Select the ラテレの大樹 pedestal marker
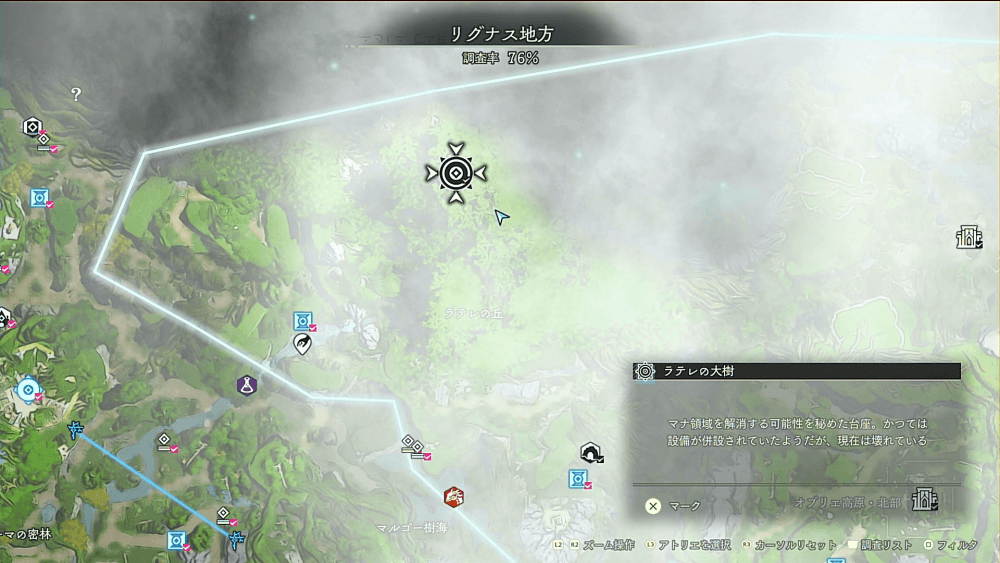 [x=455, y=174]
